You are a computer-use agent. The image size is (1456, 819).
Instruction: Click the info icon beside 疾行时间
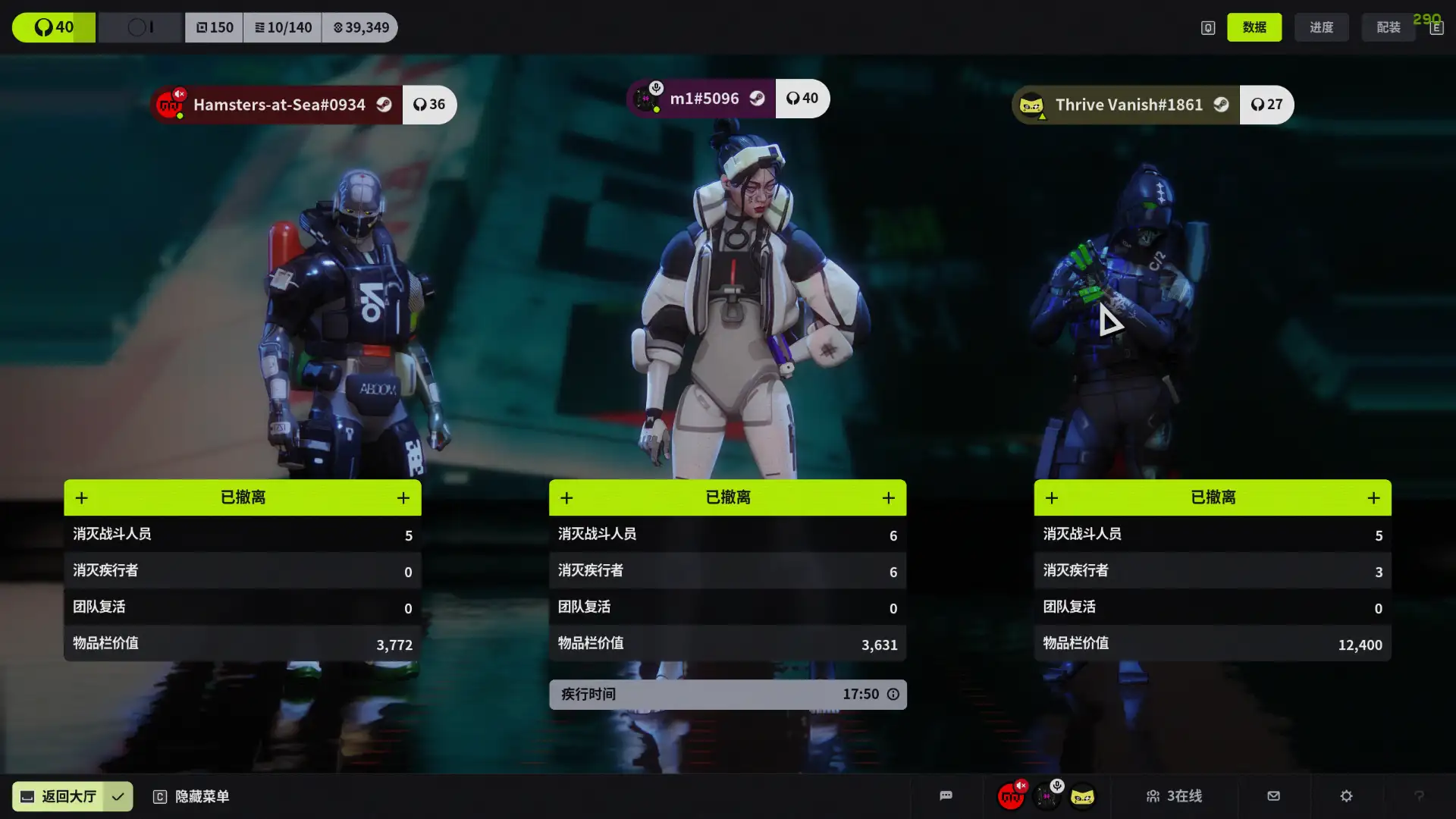click(x=893, y=695)
